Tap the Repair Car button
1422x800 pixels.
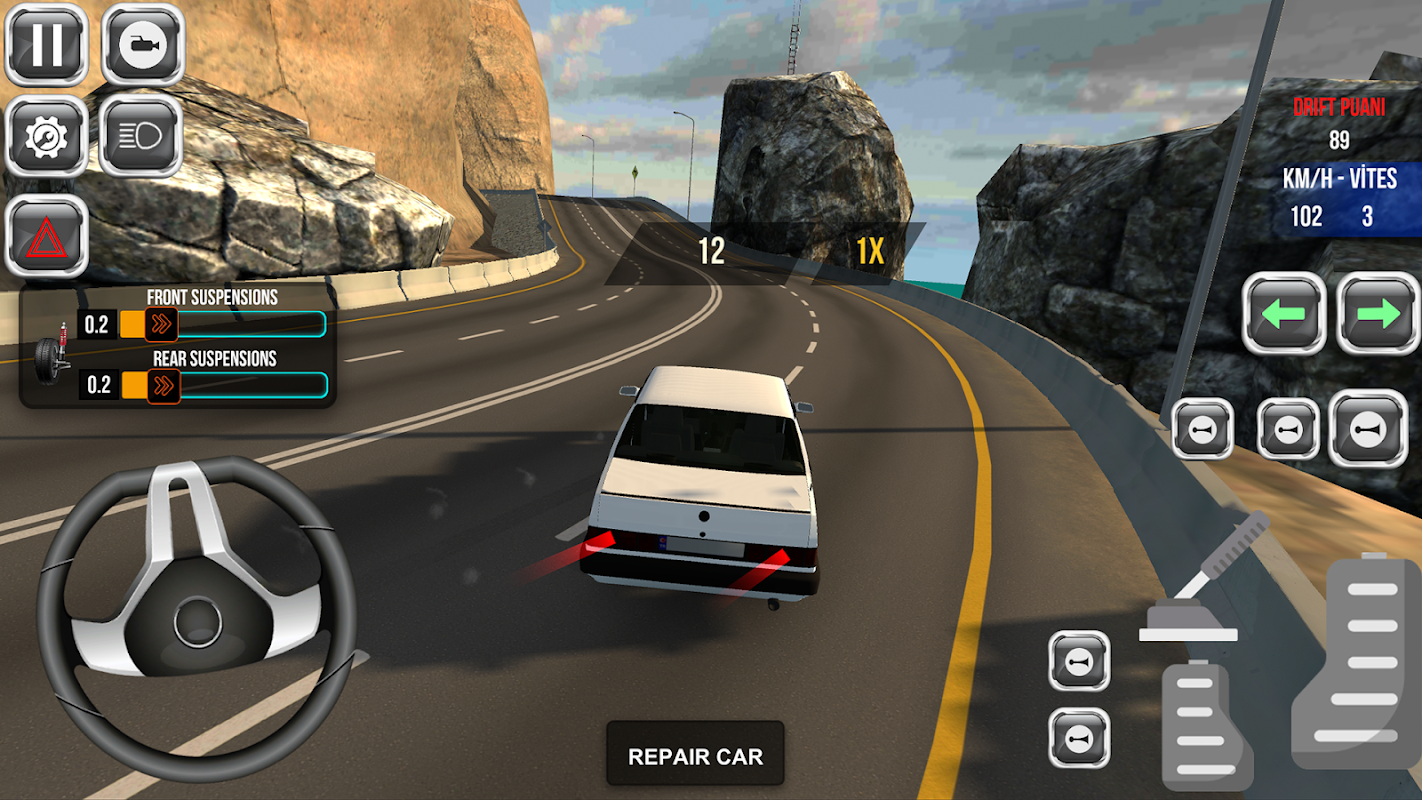click(695, 756)
